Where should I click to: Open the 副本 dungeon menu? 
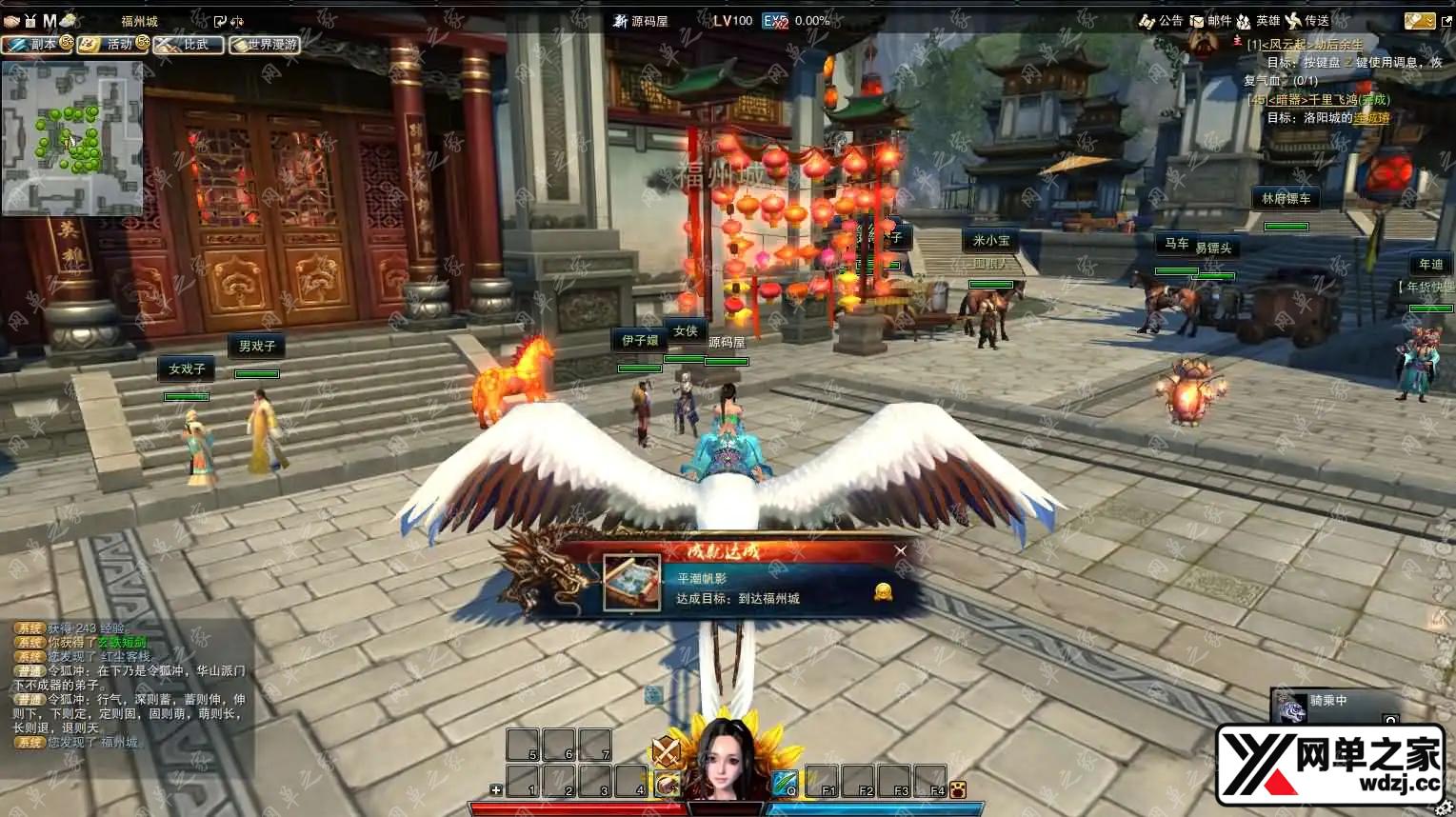click(x=36, y=44)
